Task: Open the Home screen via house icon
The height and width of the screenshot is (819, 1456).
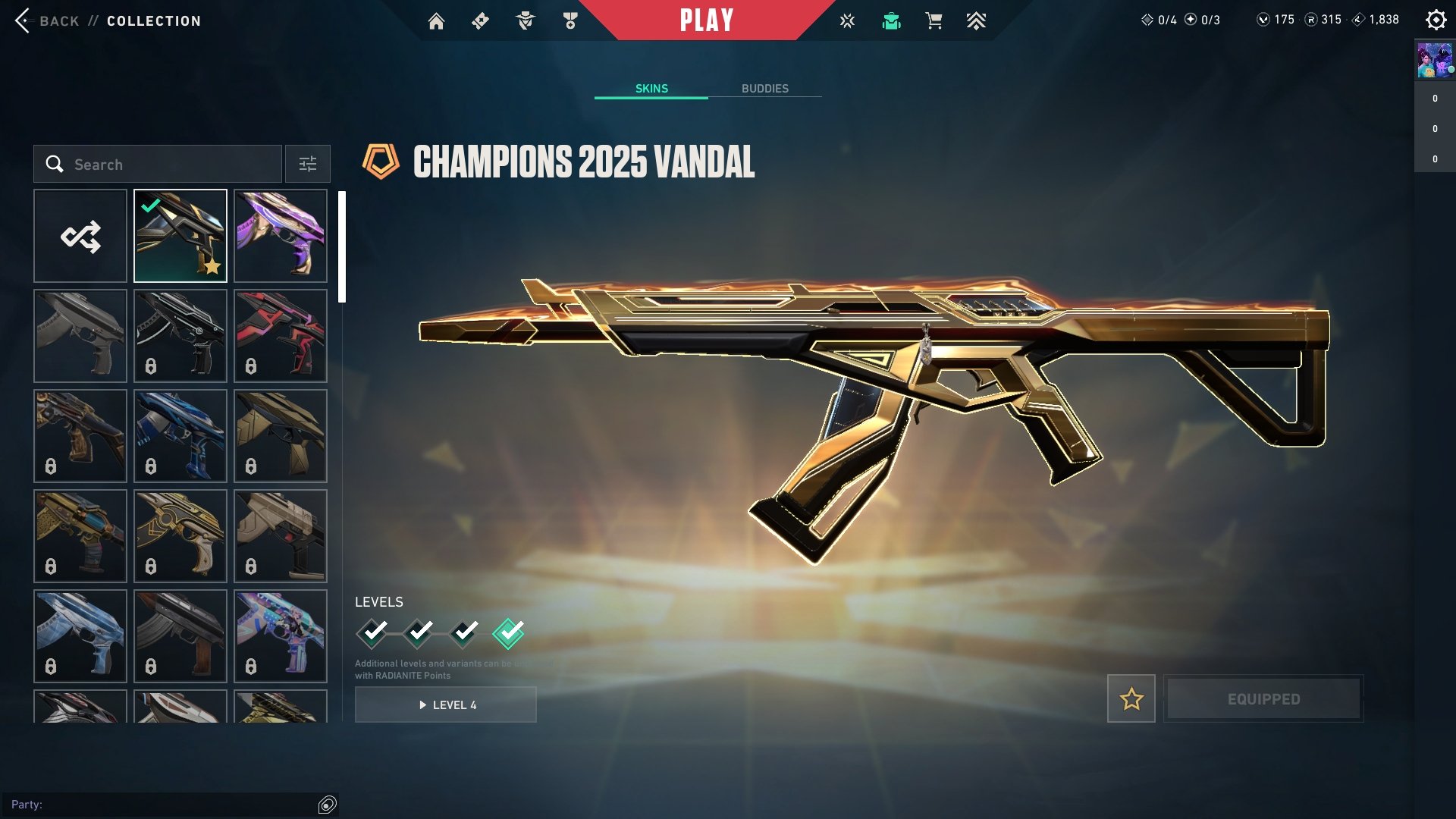Action: click(437, 20)
